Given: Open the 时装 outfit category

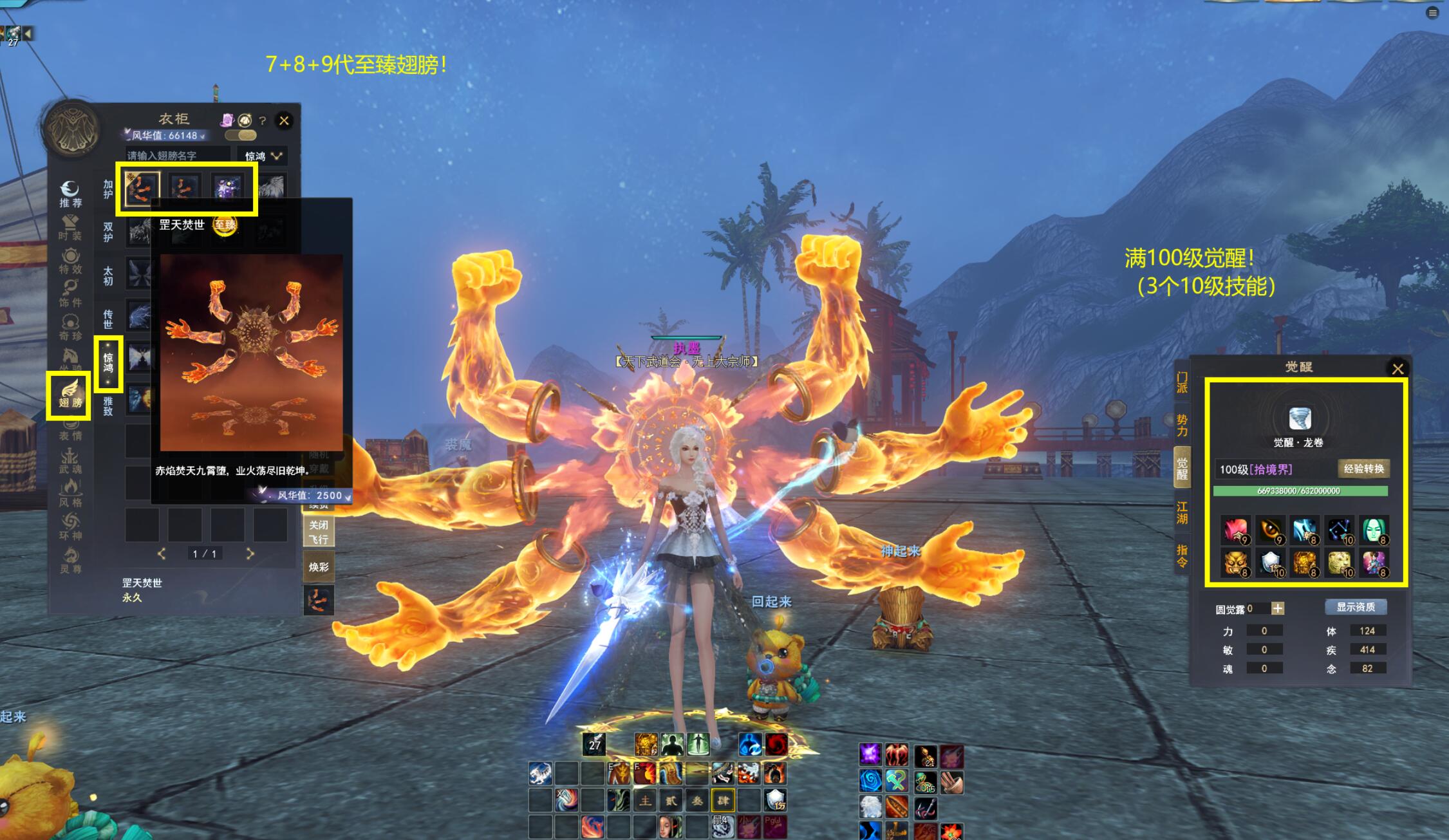Looking at the screenshot, I should (x=70, y=227).
